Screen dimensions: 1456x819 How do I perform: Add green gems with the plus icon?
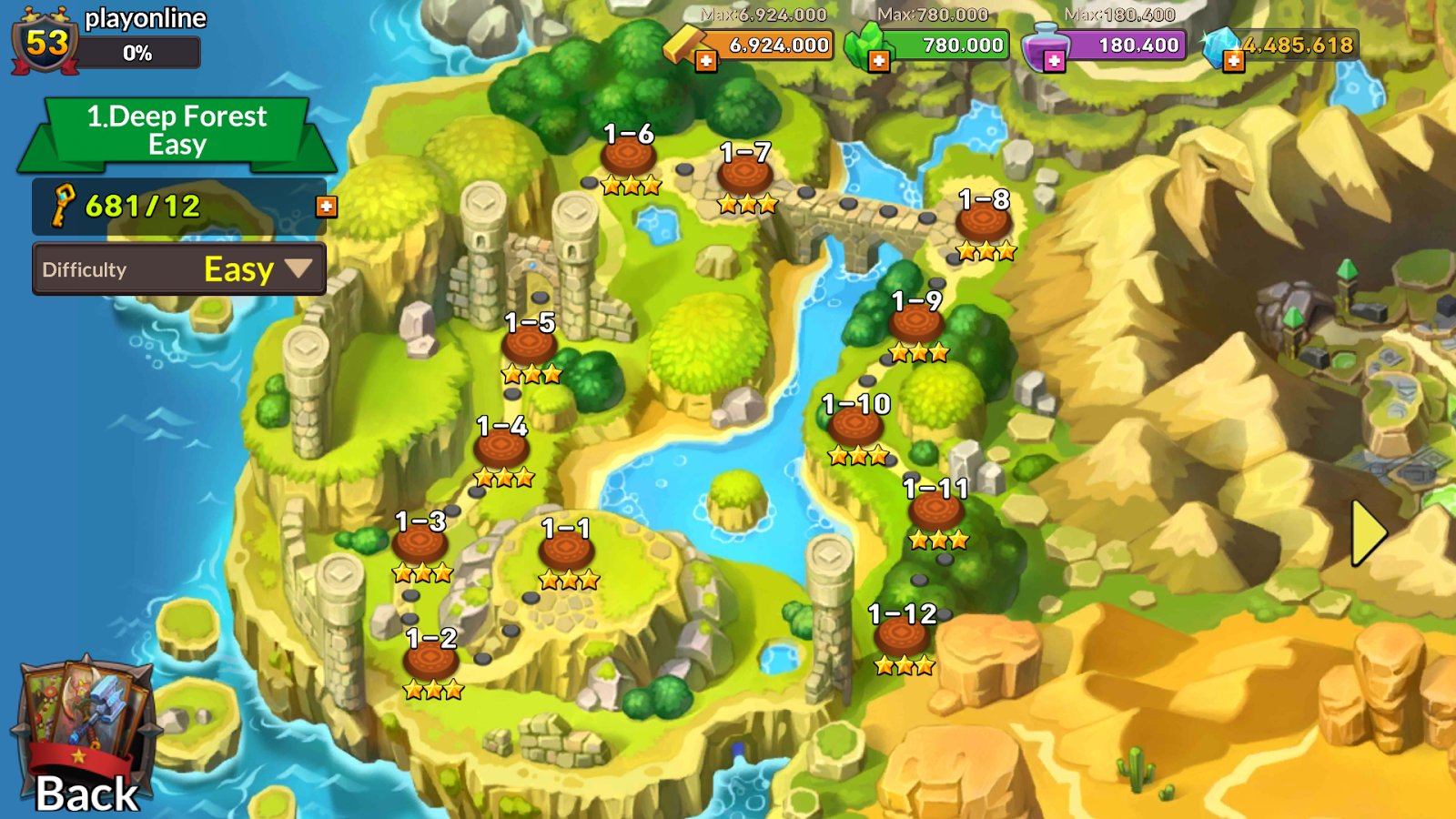tap(878, 62)
